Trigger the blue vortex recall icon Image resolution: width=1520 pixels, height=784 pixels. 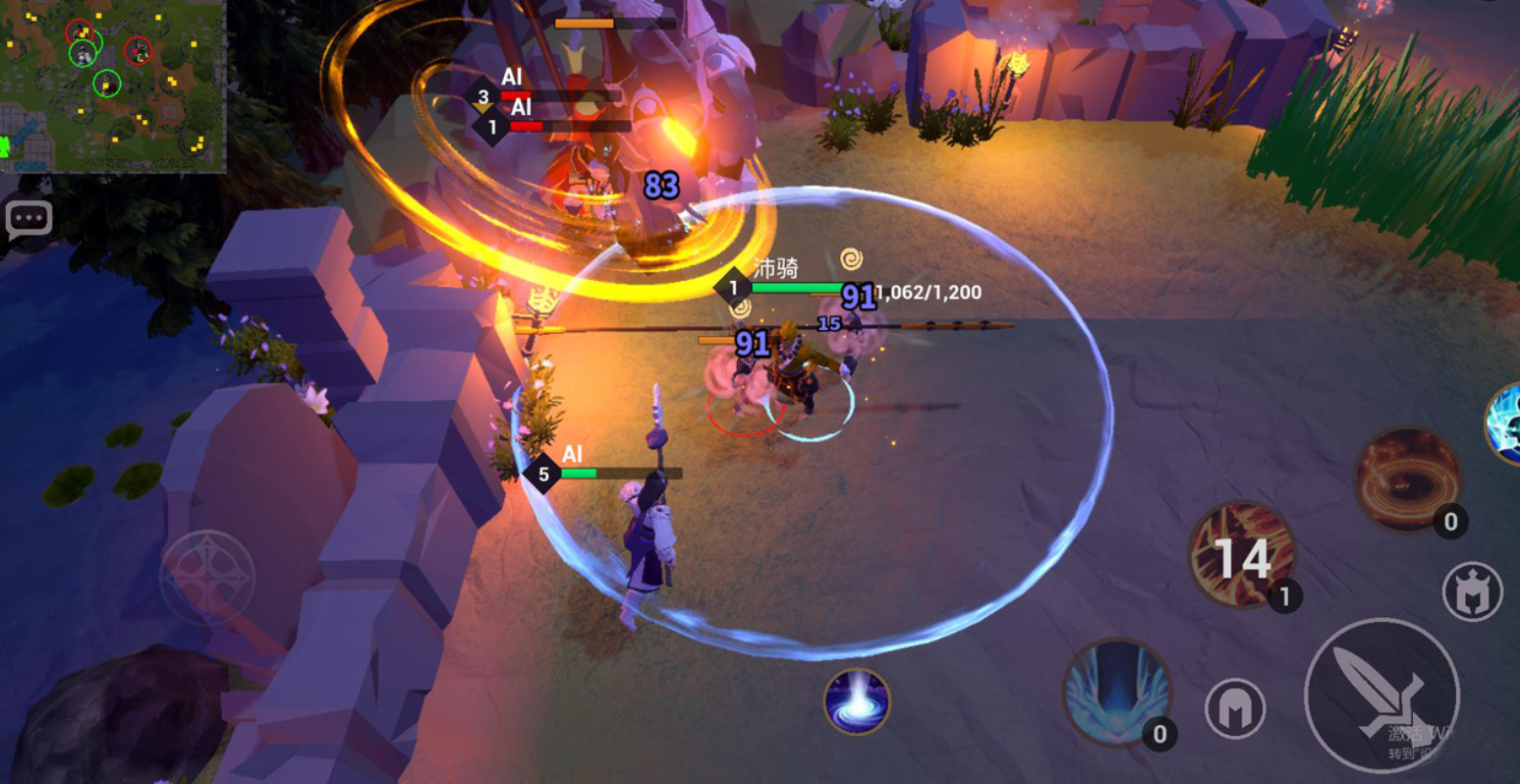point(857,700)
